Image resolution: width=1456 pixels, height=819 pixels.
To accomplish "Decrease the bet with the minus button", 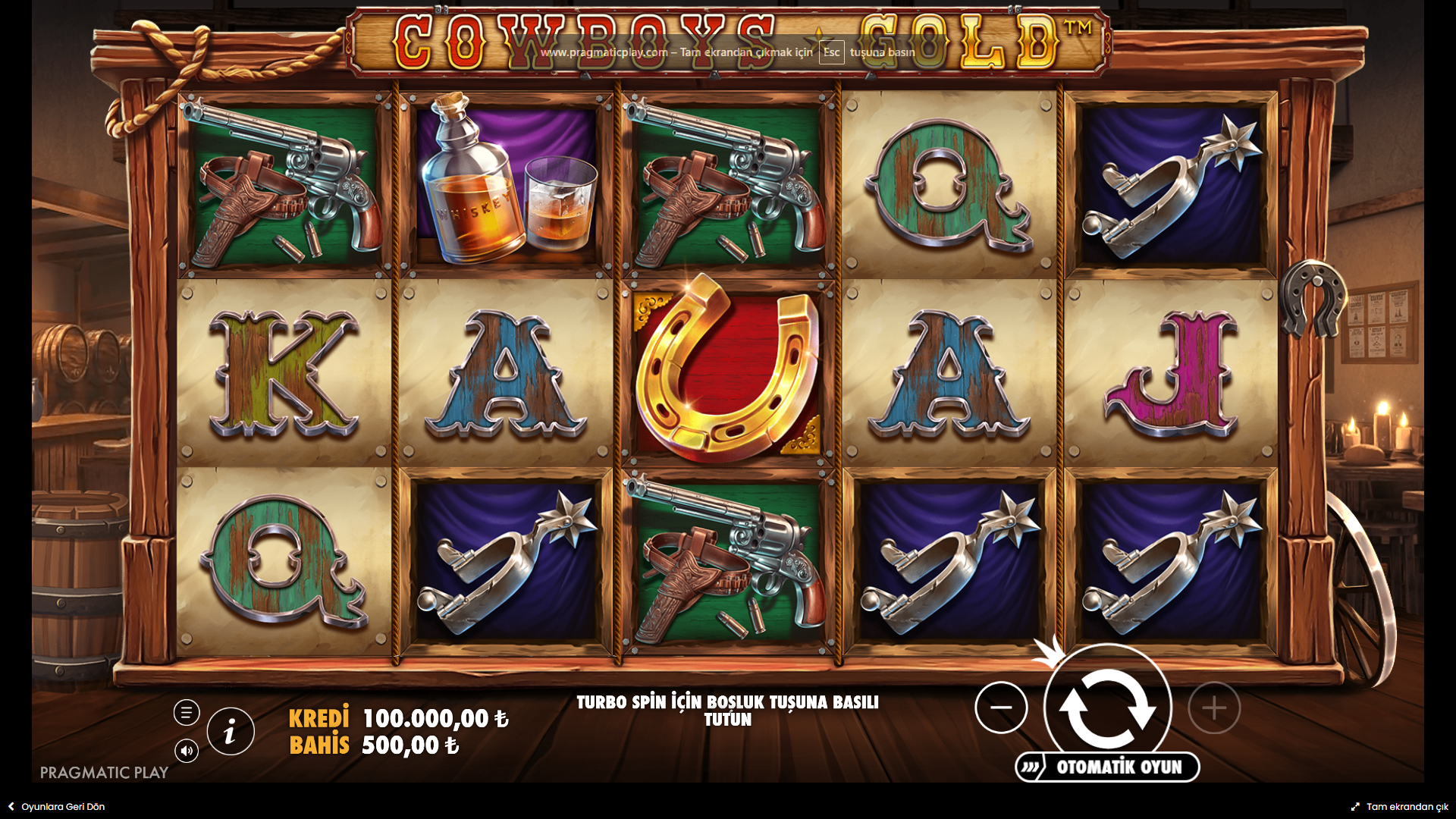I will click(x=1001, y=708).
